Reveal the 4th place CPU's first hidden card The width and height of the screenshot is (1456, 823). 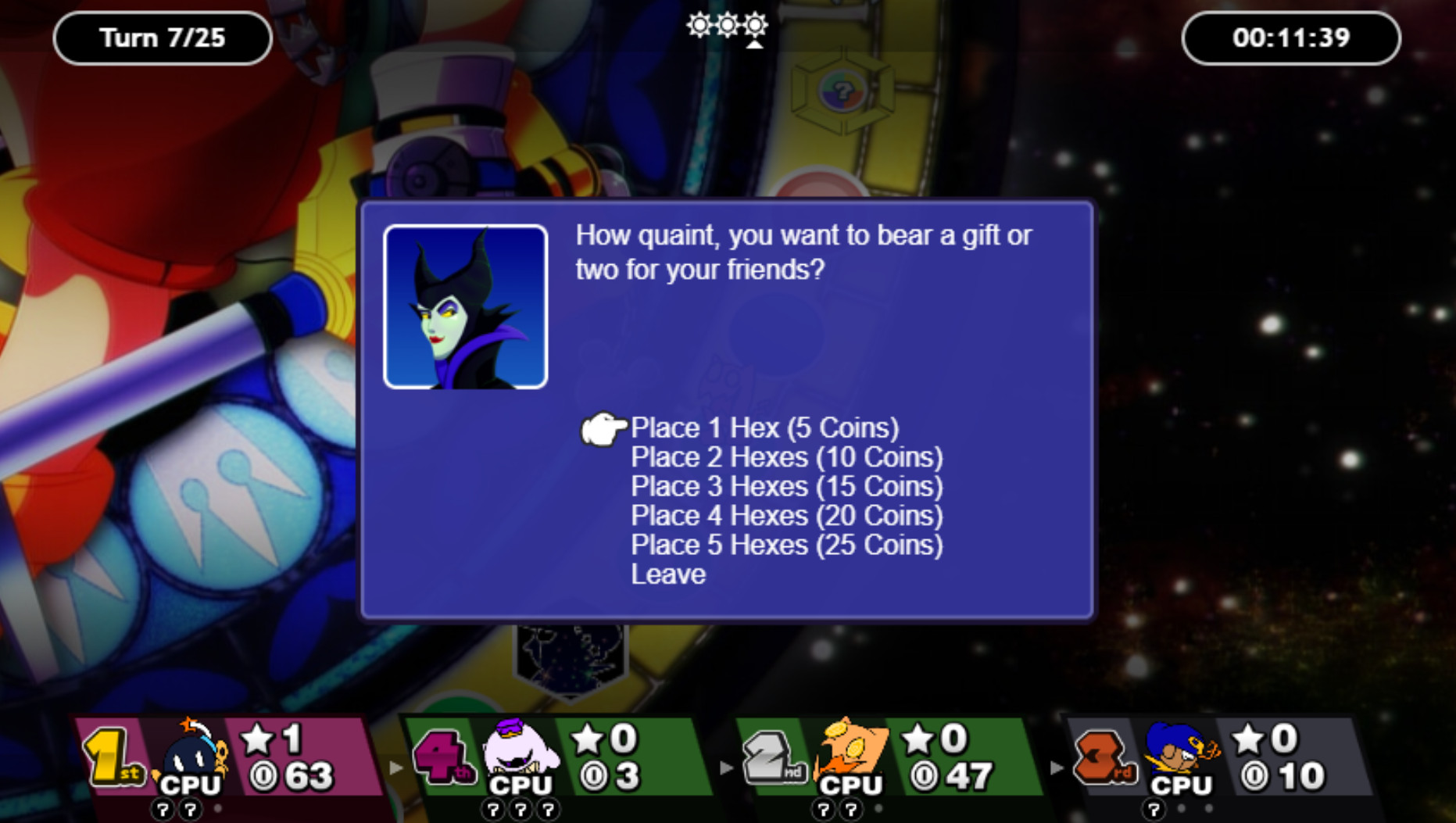click(x=492, y=810)
